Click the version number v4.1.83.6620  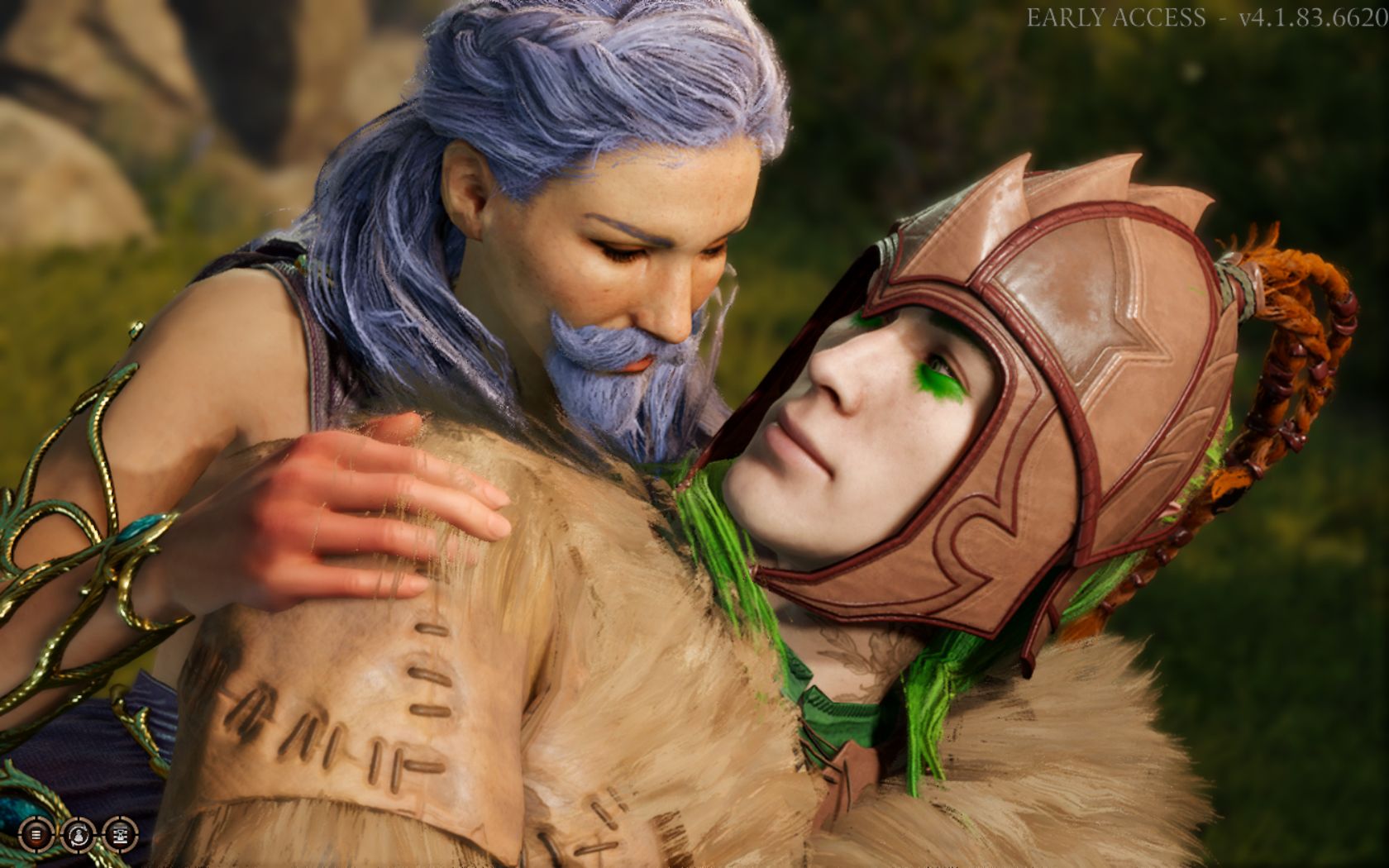coord(1315,15)
